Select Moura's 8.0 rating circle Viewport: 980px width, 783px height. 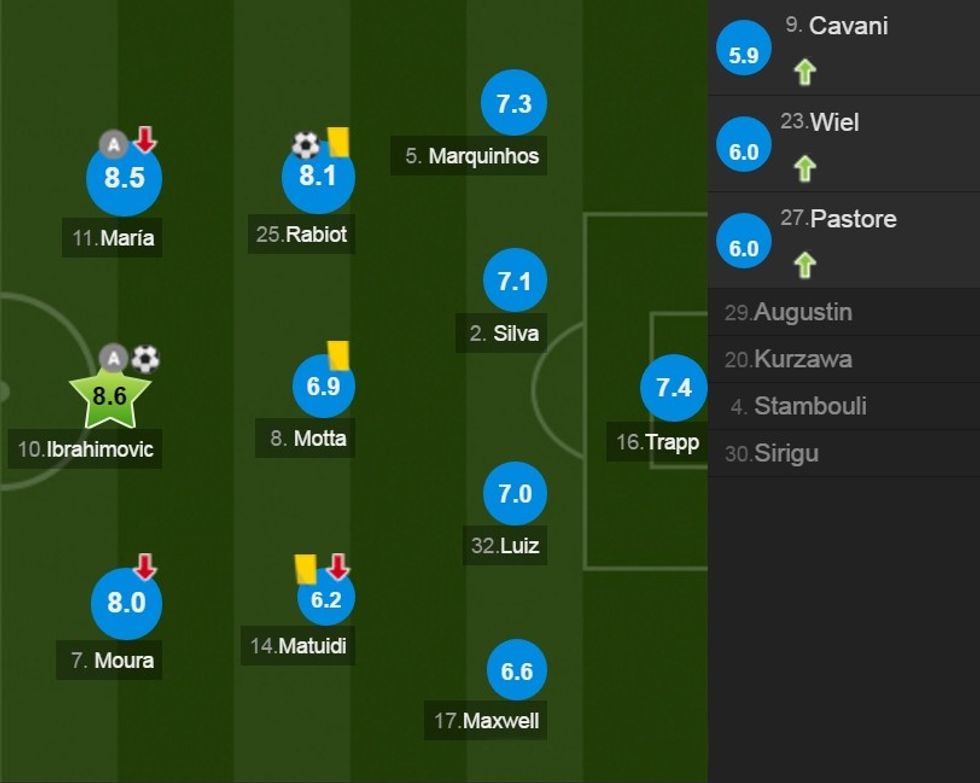[x=126, y=603]
